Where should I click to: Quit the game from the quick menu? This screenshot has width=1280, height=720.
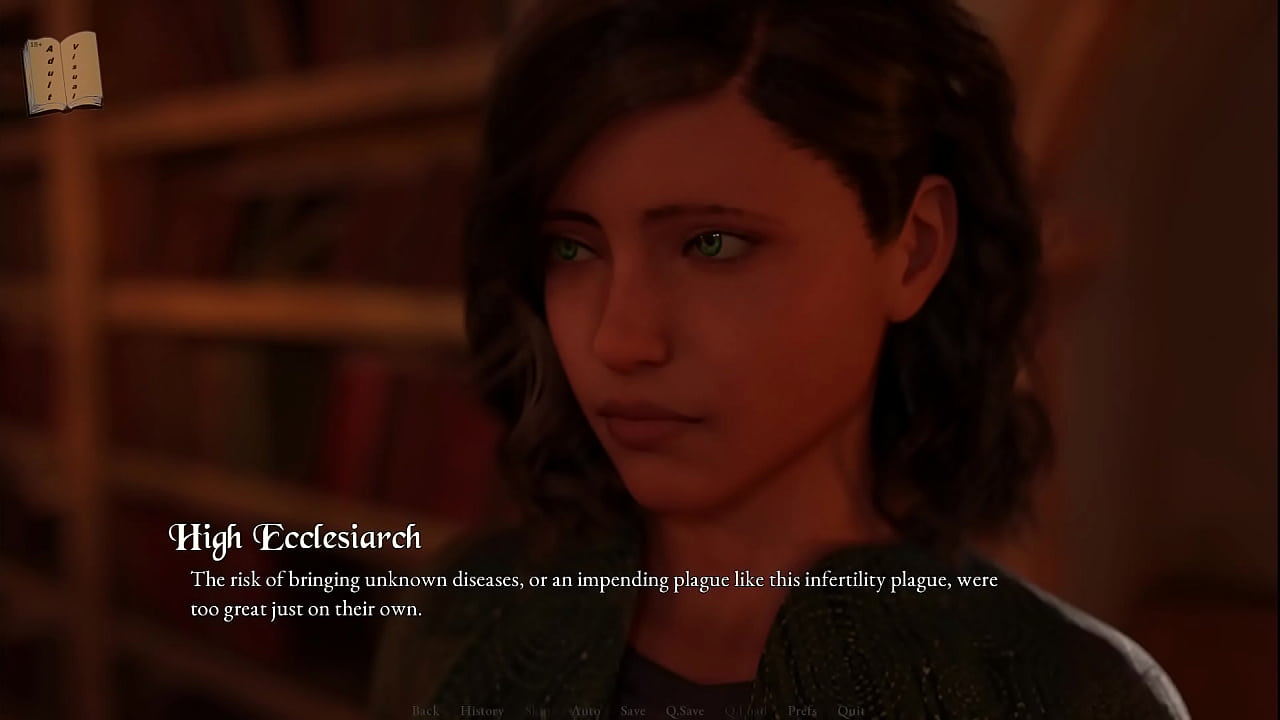pyautogui.click(x=851, y=711)
